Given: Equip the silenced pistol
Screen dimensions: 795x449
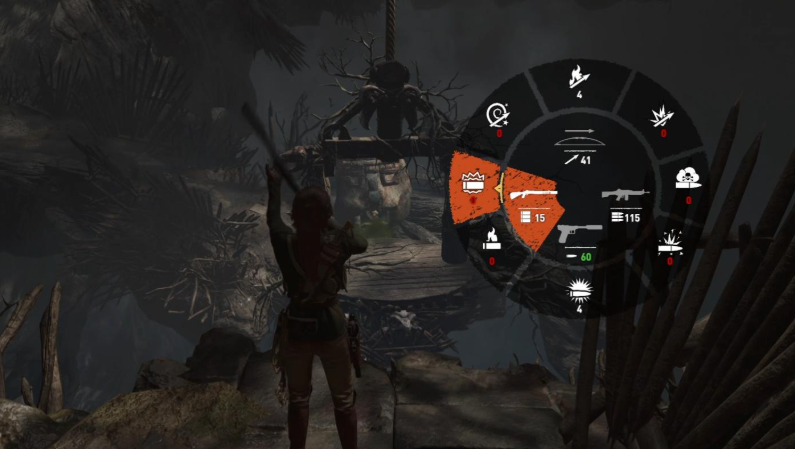Looking at the screenshot, I should tap(578, 242).
